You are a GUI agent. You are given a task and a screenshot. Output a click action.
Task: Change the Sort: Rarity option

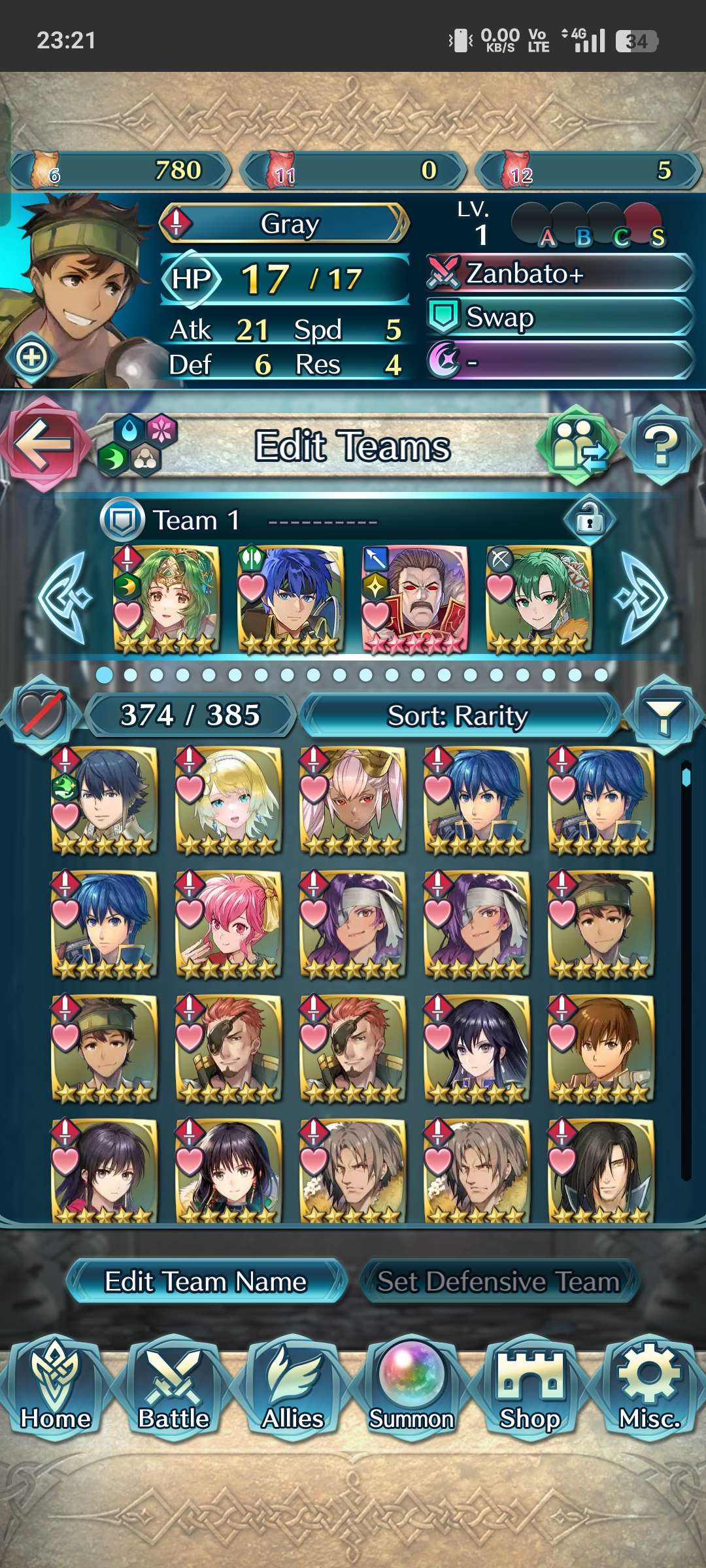458,716
